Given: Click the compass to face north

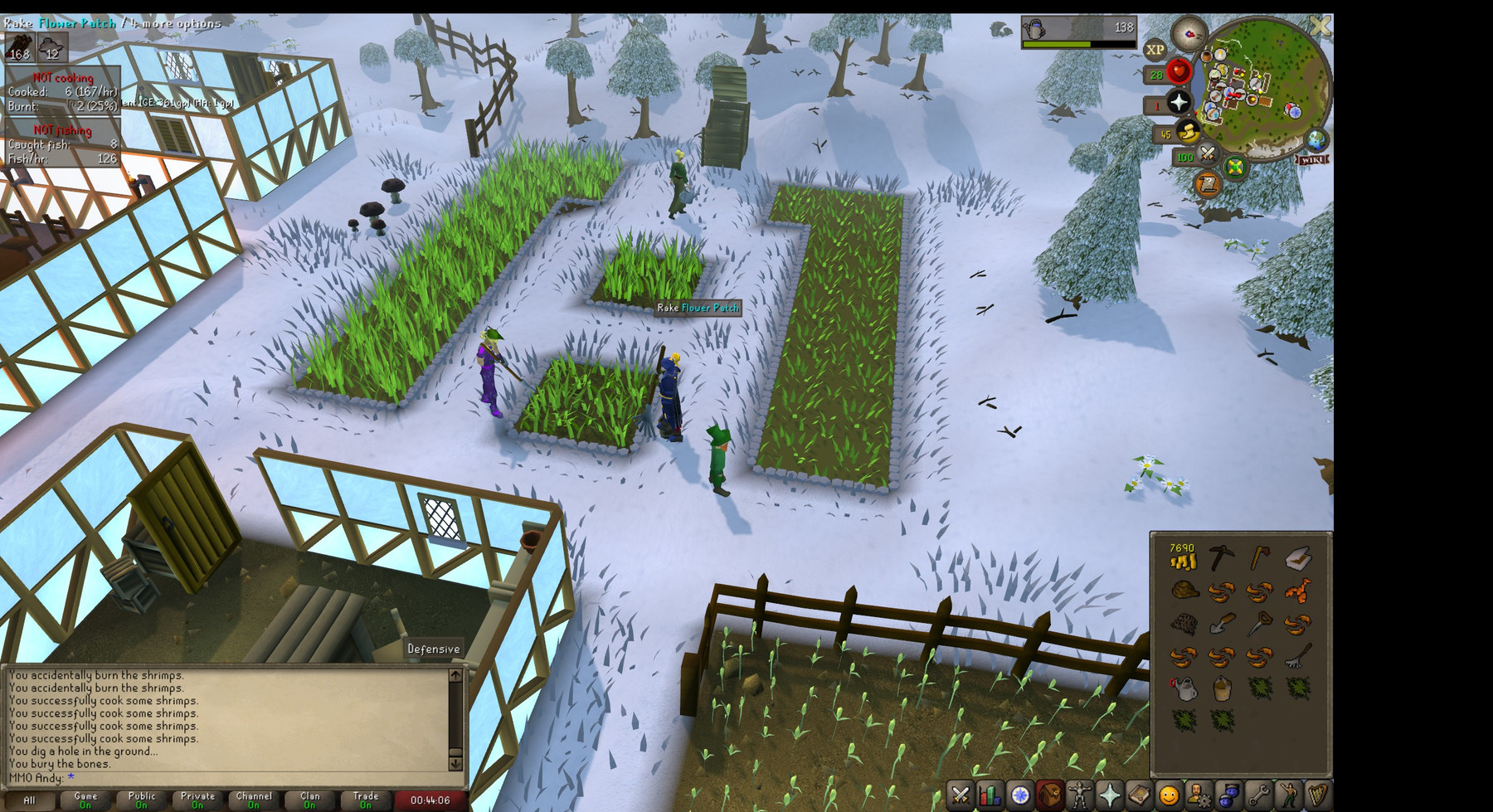Looking at the screenshot, I should tap(1189, 35).
